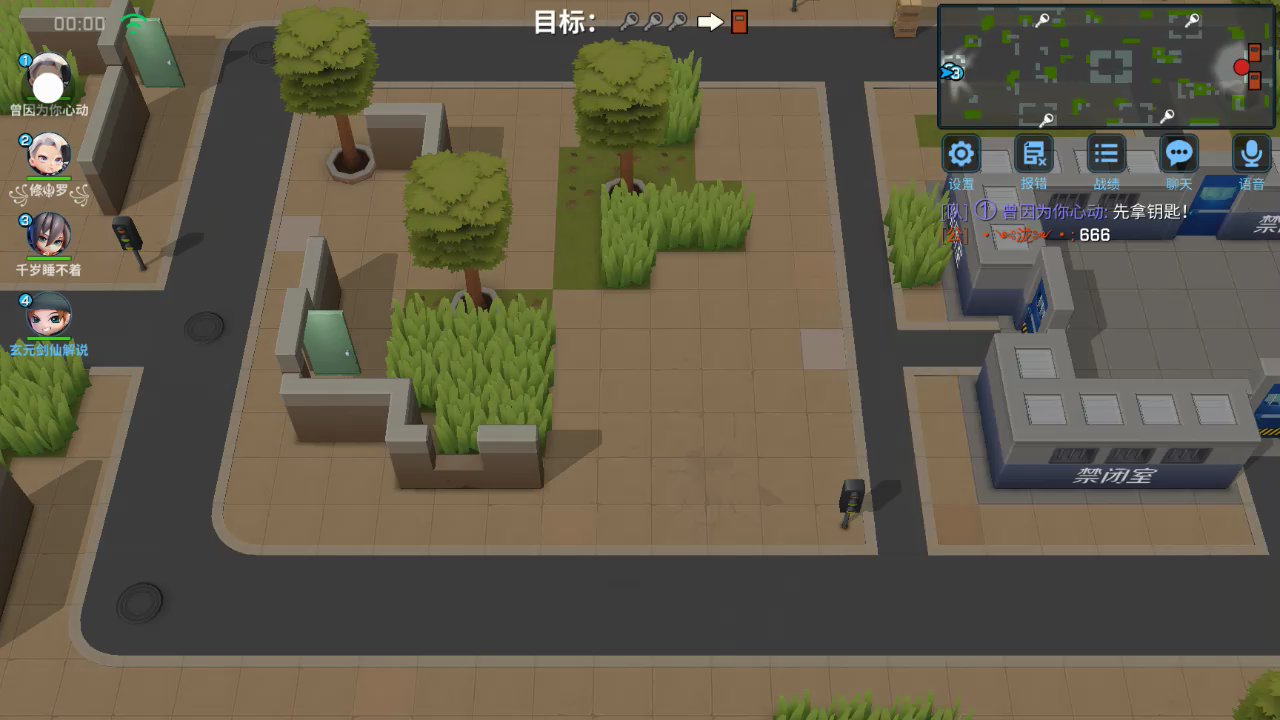Show the 战绩 battle record list

click(x=1106, y=155)
